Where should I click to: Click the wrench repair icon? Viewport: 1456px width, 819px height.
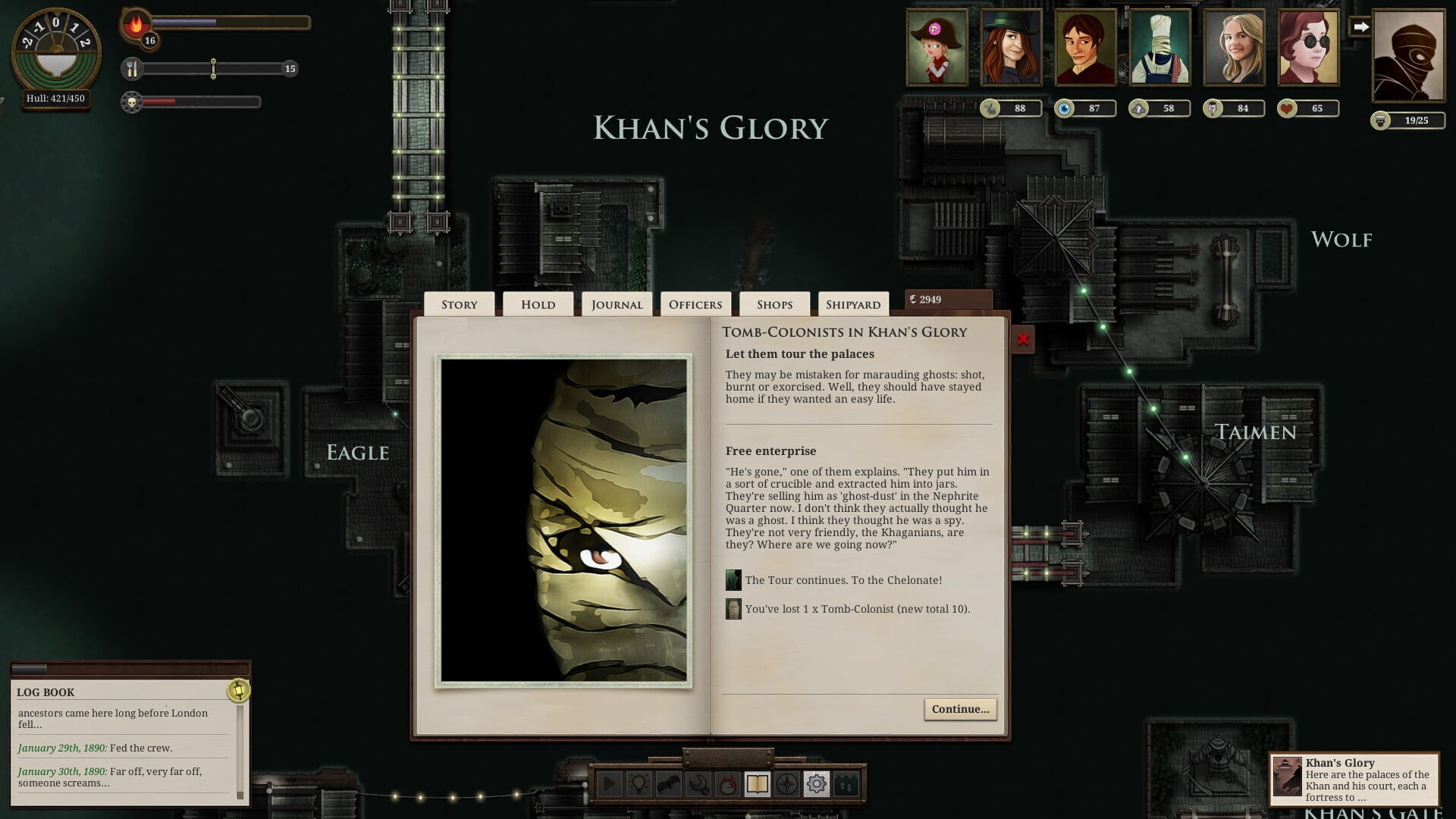click(x=698, y=783)
